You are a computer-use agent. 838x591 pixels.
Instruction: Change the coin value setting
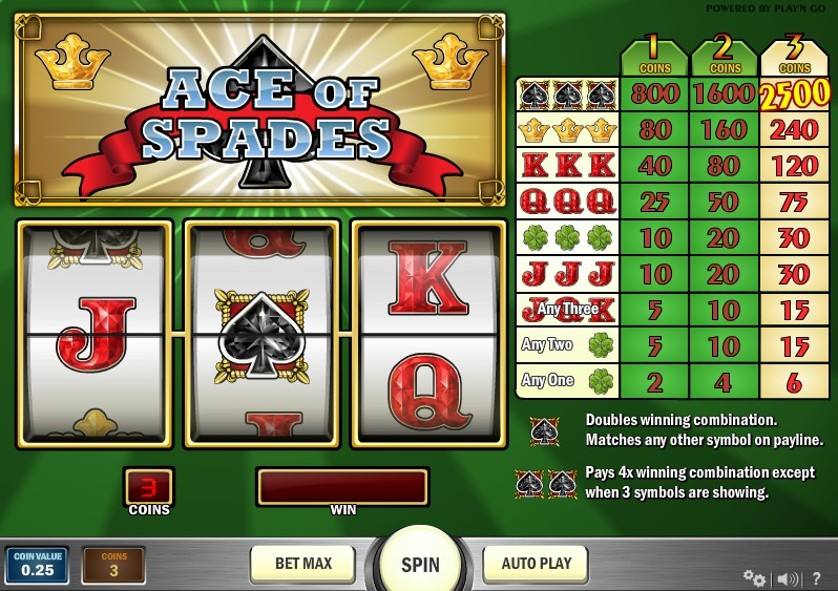[37, 565]
